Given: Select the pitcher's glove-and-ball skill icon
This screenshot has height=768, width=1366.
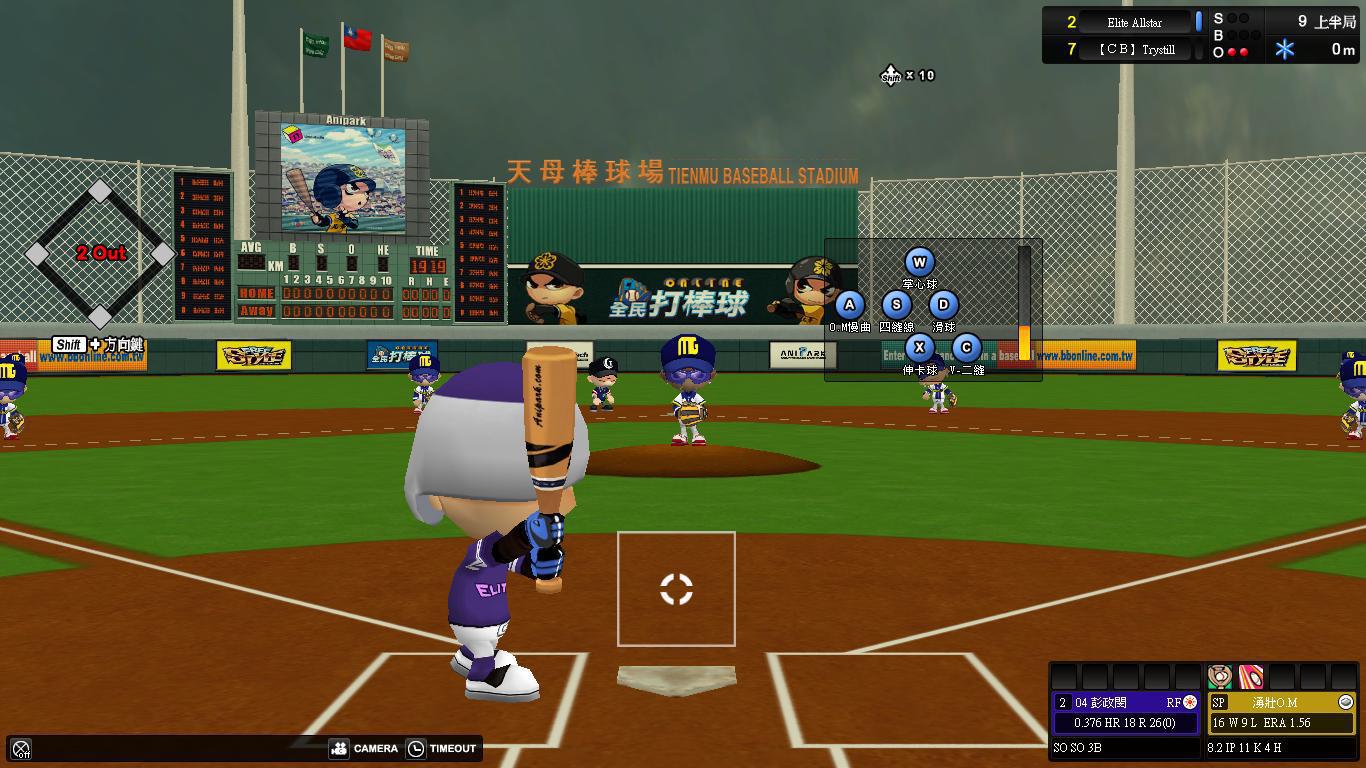Looking at the screenshot, I should [1219, 677].
